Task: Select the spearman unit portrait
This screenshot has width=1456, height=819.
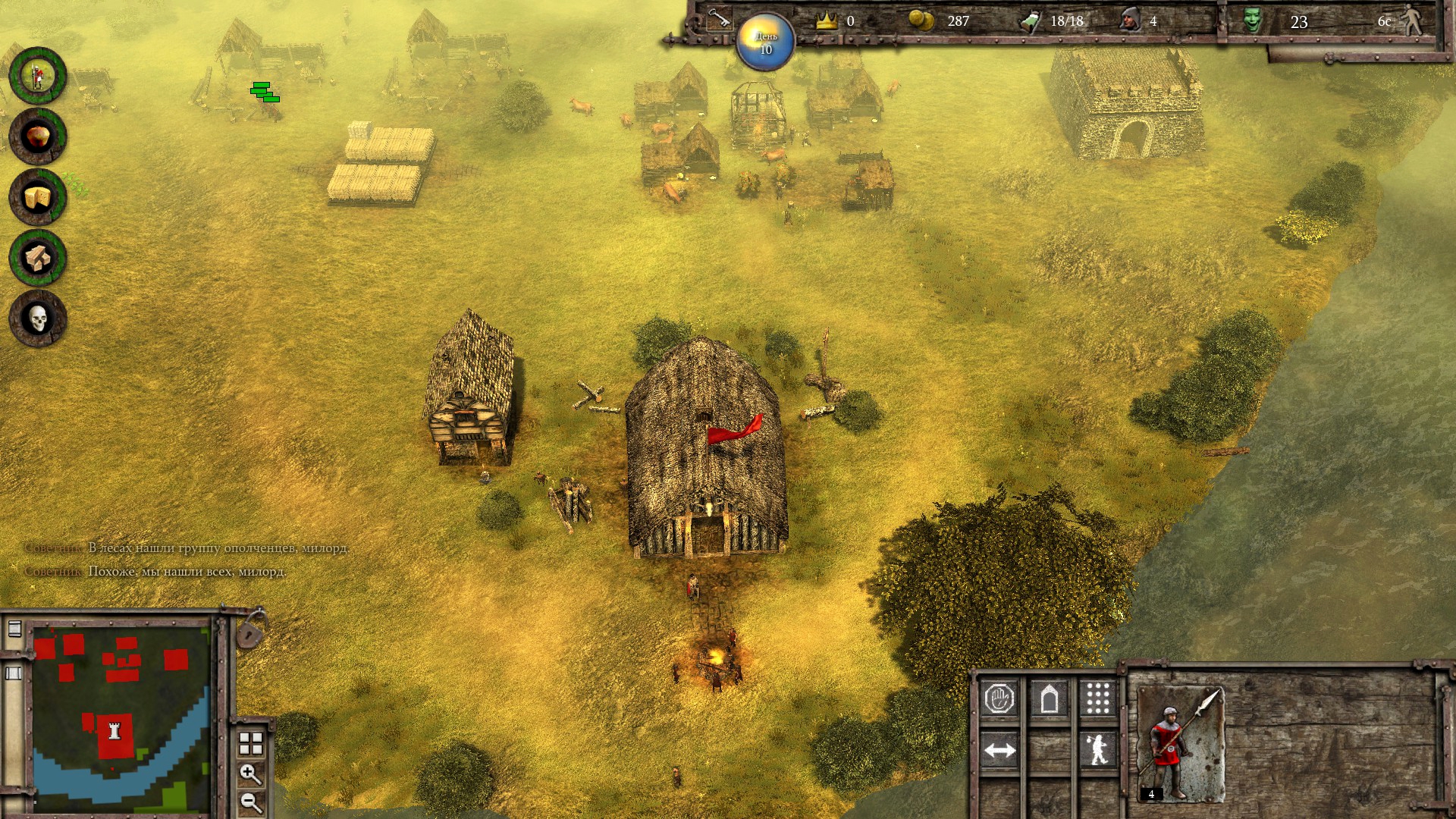Action: (1180, 745)
